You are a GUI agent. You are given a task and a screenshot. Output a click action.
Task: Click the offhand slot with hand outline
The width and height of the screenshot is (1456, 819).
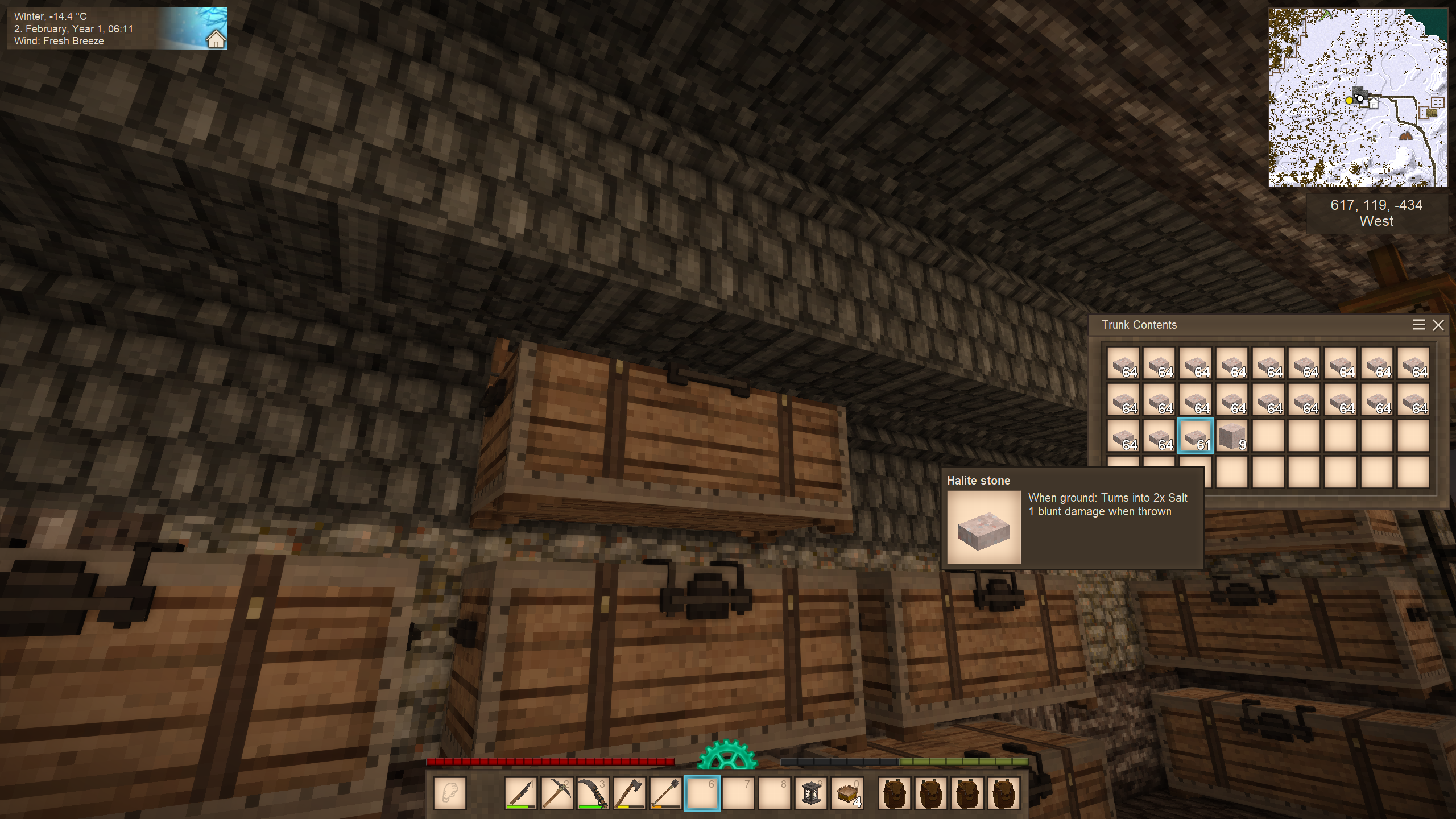click(x=450, y=793)
